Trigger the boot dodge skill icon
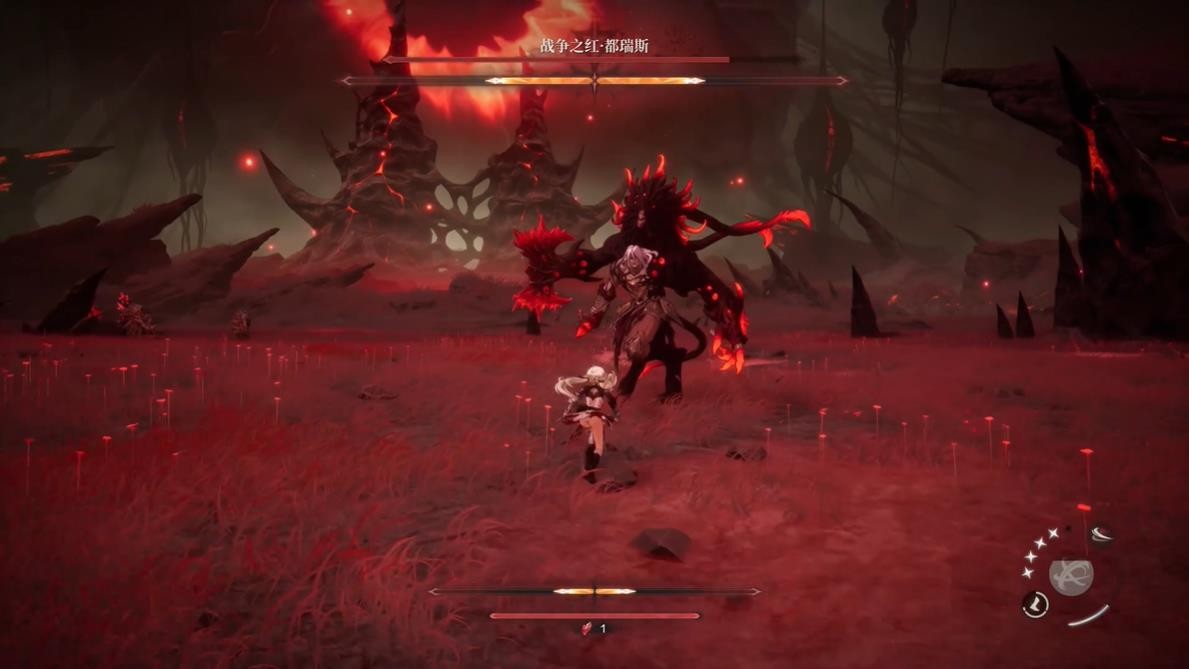1189x669 pixels. [1035, 604]
